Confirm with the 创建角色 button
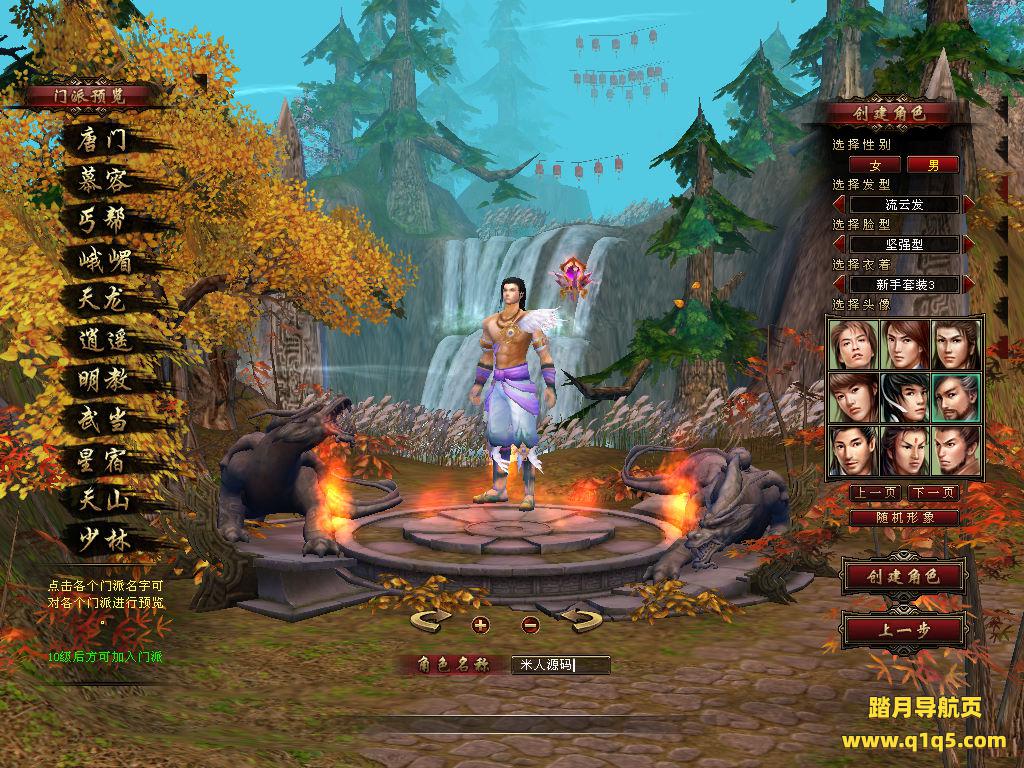Screen dimensions: 1024x768 coord(903,576)
